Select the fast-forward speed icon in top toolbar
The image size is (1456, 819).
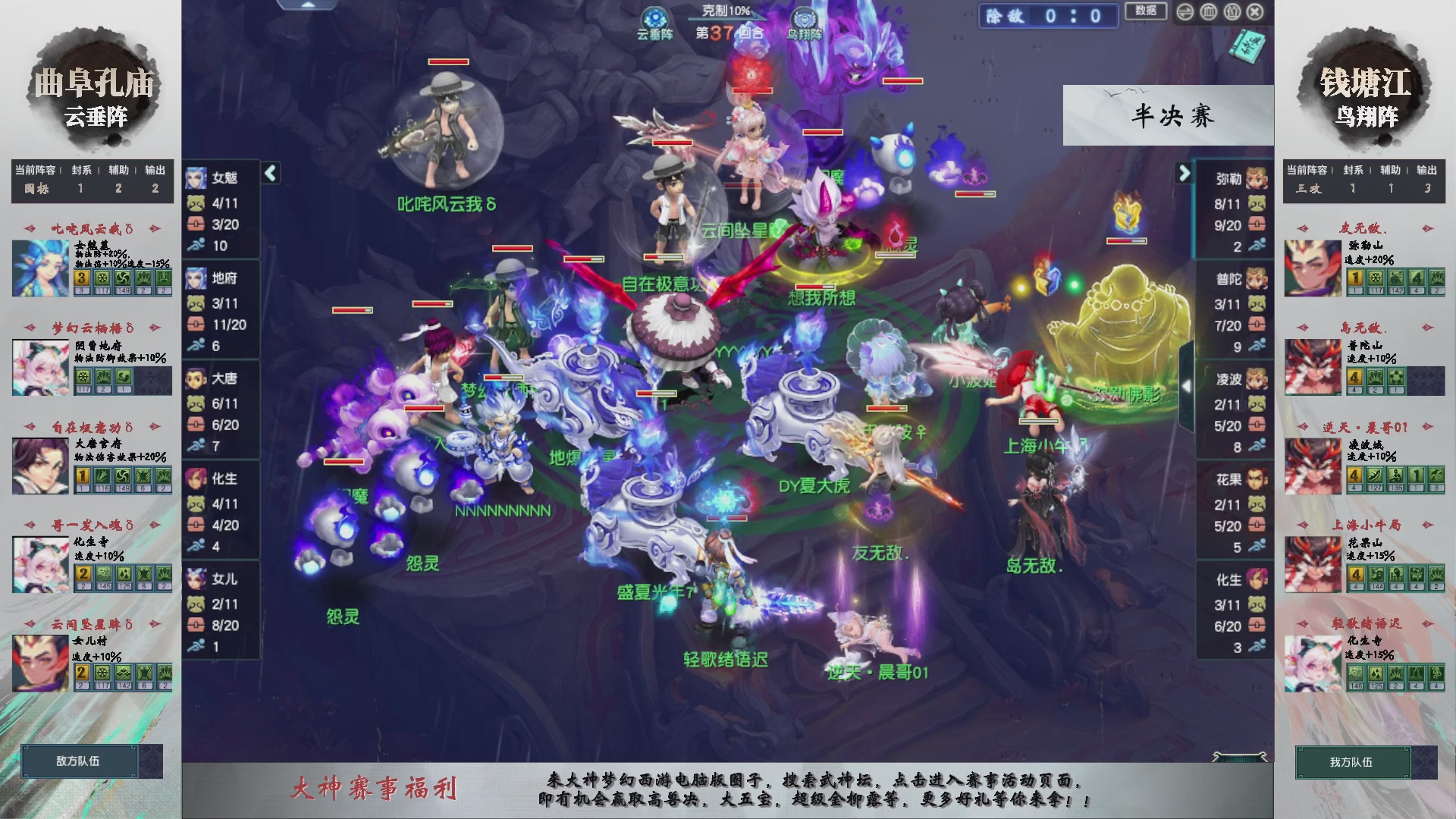1185,12
